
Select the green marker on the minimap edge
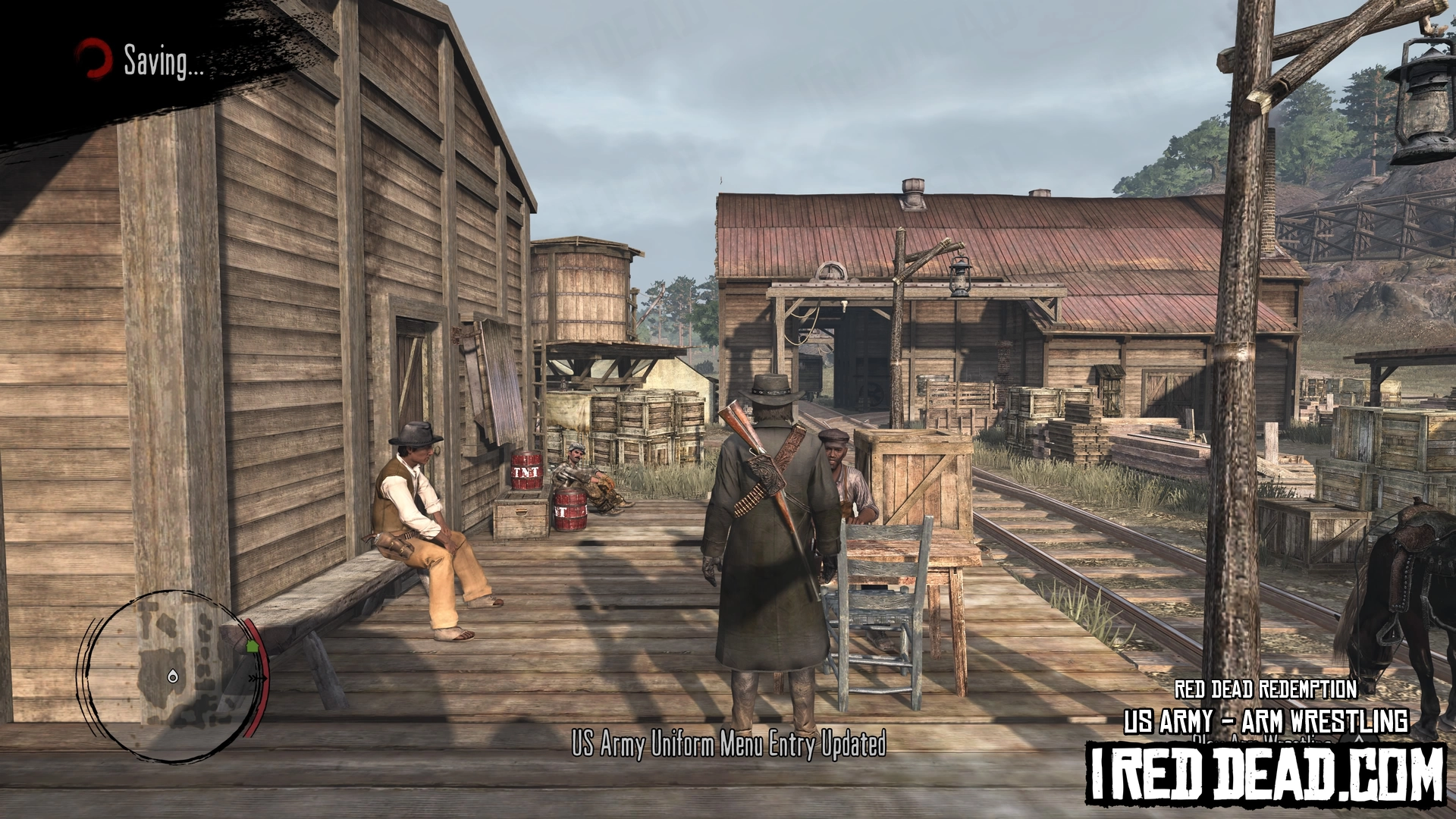point(252,646)
